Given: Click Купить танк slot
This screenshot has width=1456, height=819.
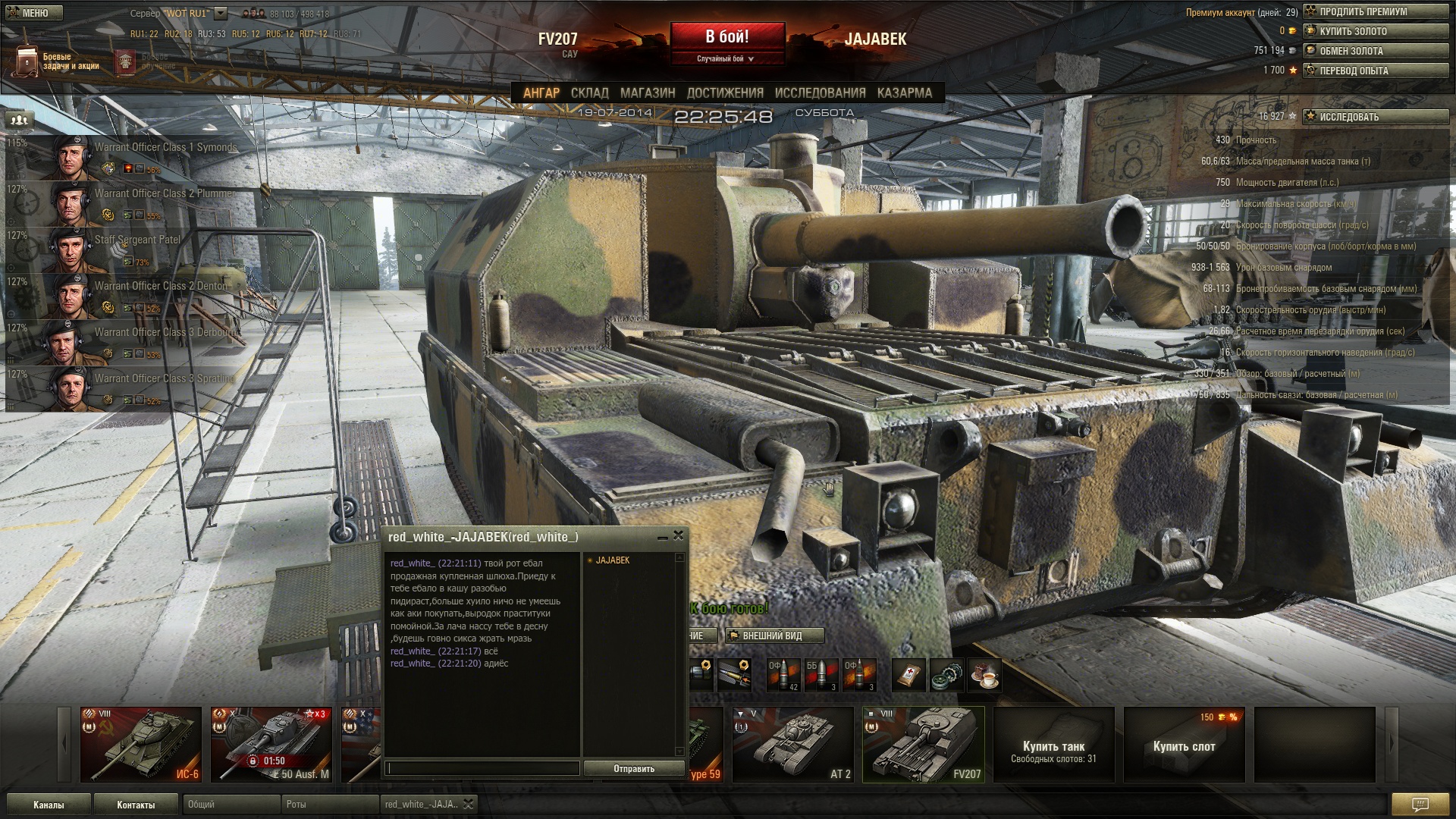Looking at the screenshot, I should coord(1053,744).
